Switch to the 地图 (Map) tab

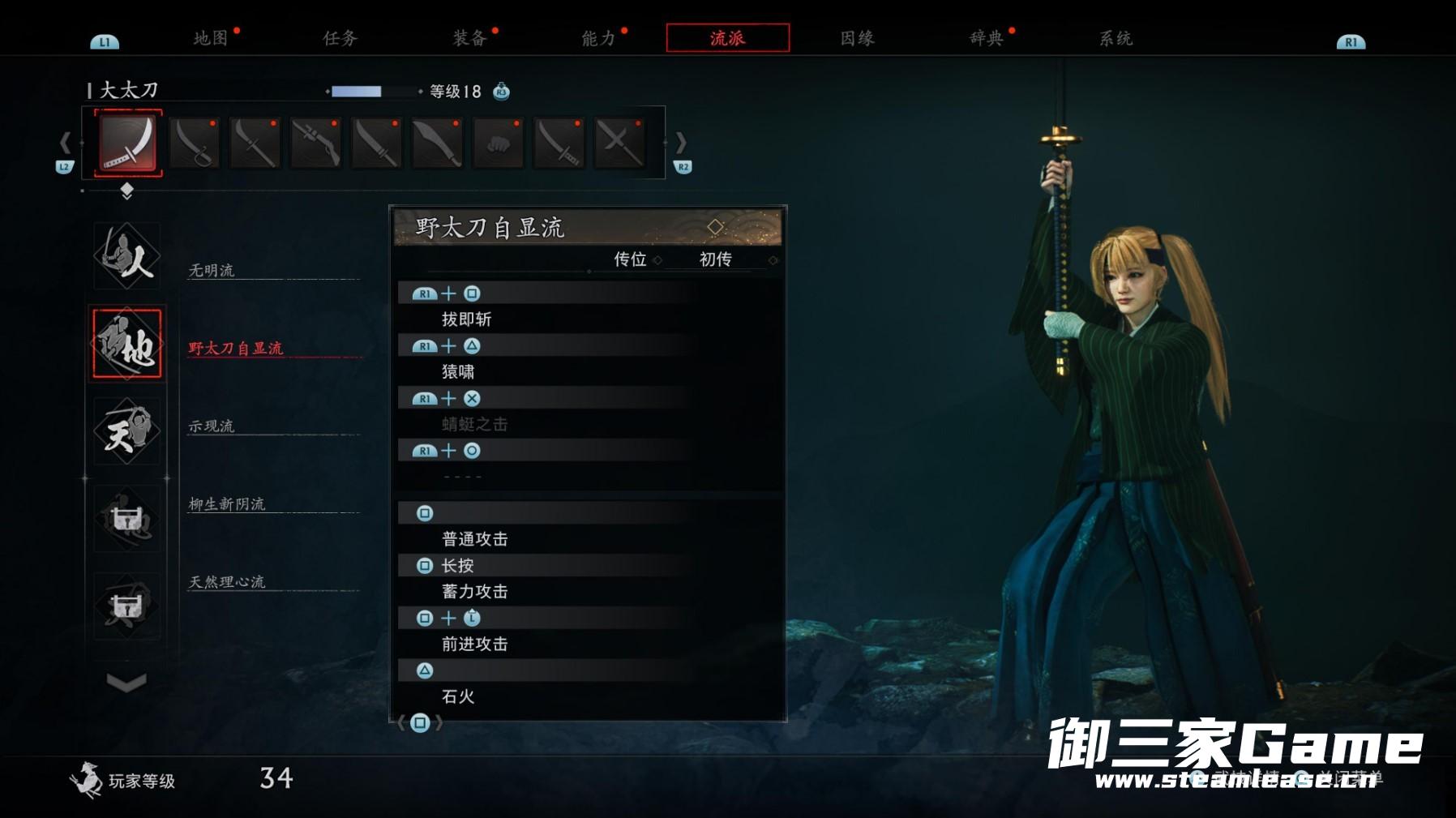211,38
